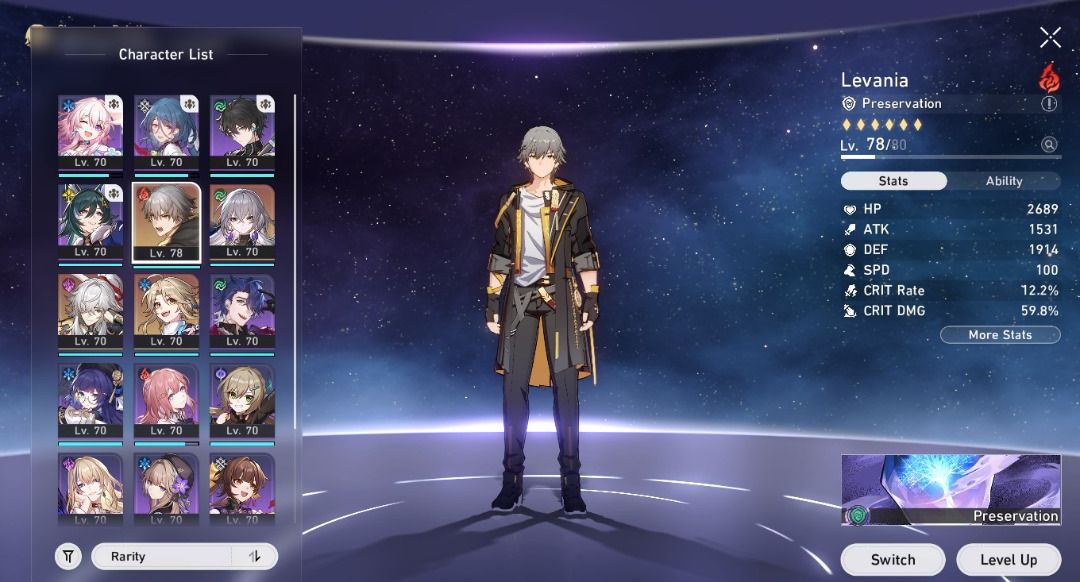Pick the silver-haired Bronya portrait
This screenshot has height=582, width=1080.
241,222
